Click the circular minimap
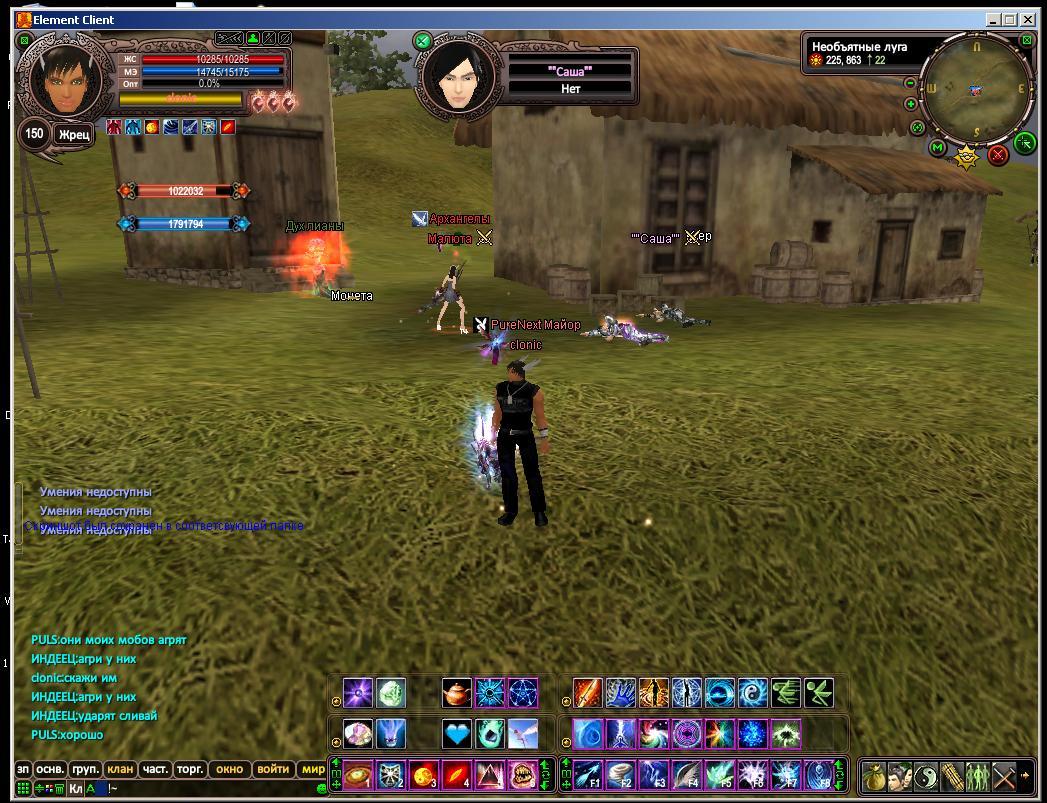 tap(975, 89)
